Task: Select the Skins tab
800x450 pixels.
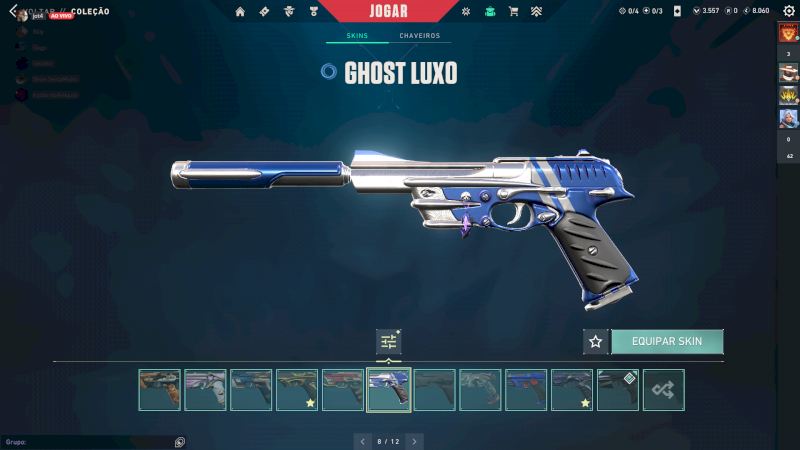Action: tap(357, 36)
